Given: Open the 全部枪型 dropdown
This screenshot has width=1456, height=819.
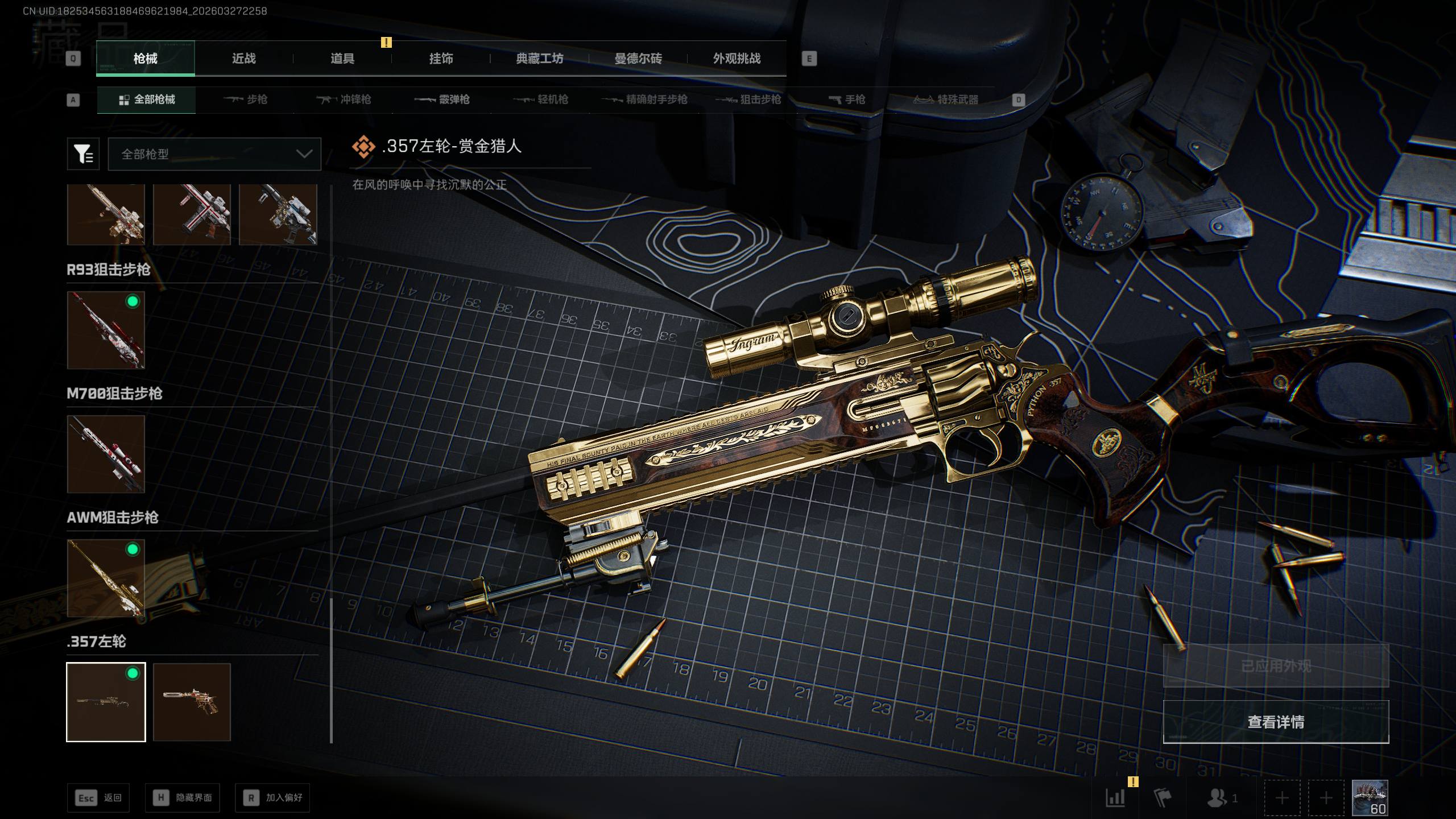Looking at the screenshot, I should coord(214,154).
